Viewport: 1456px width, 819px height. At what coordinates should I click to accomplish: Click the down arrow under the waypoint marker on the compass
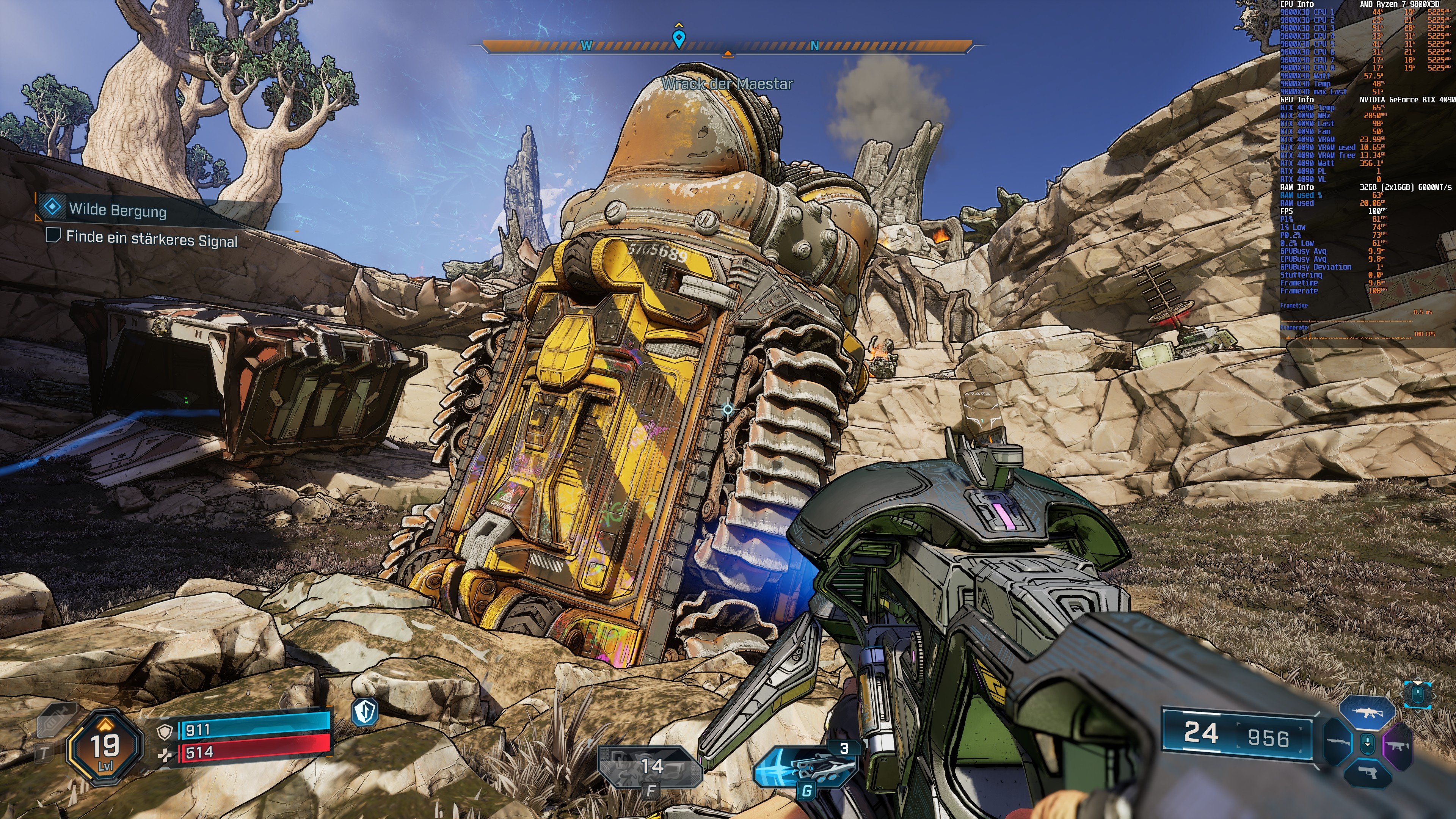click(680, 45)
